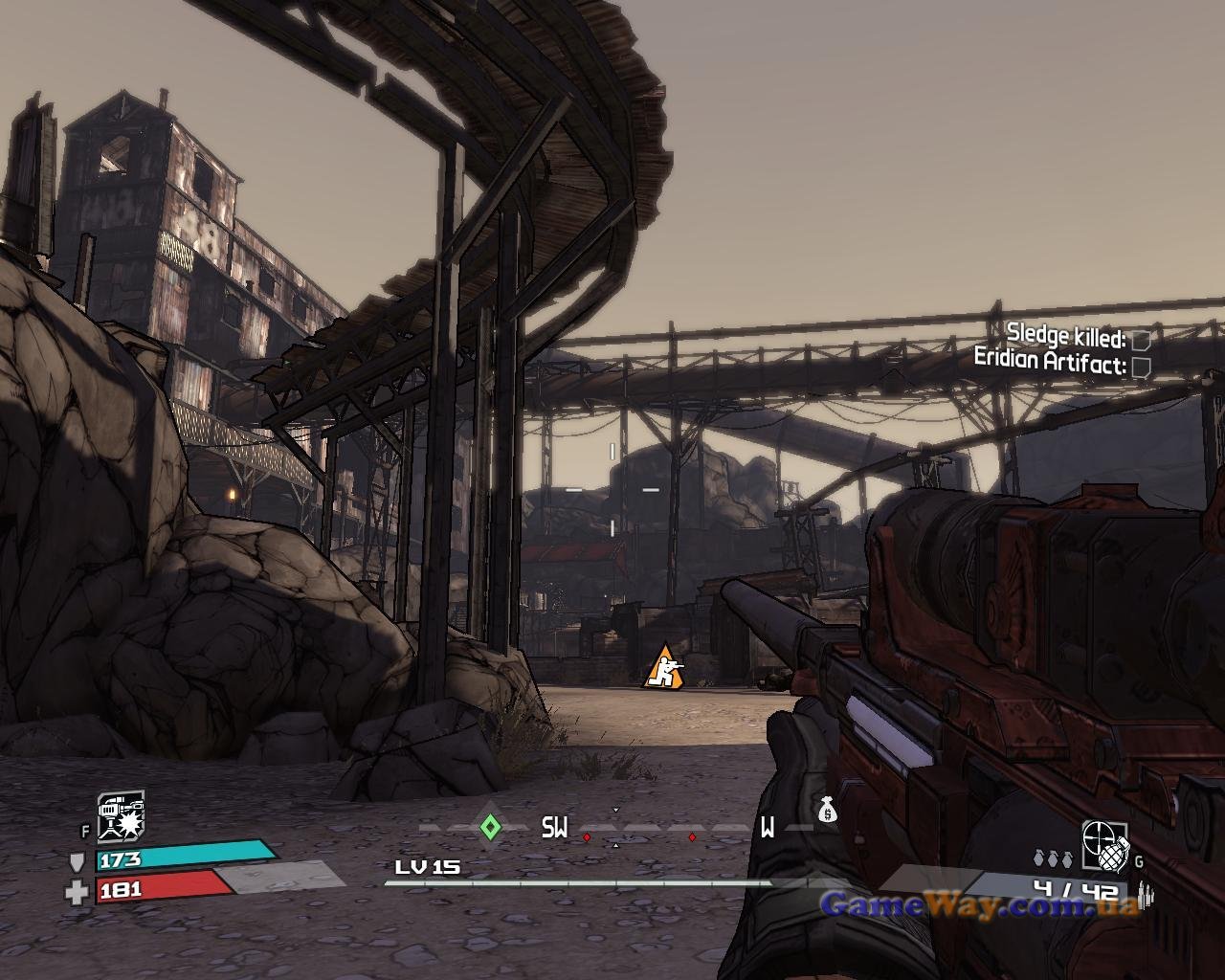Tick the Sledge killed objective checkbox
Screen dimensions: 1225x980
[x=1141, y=339]
